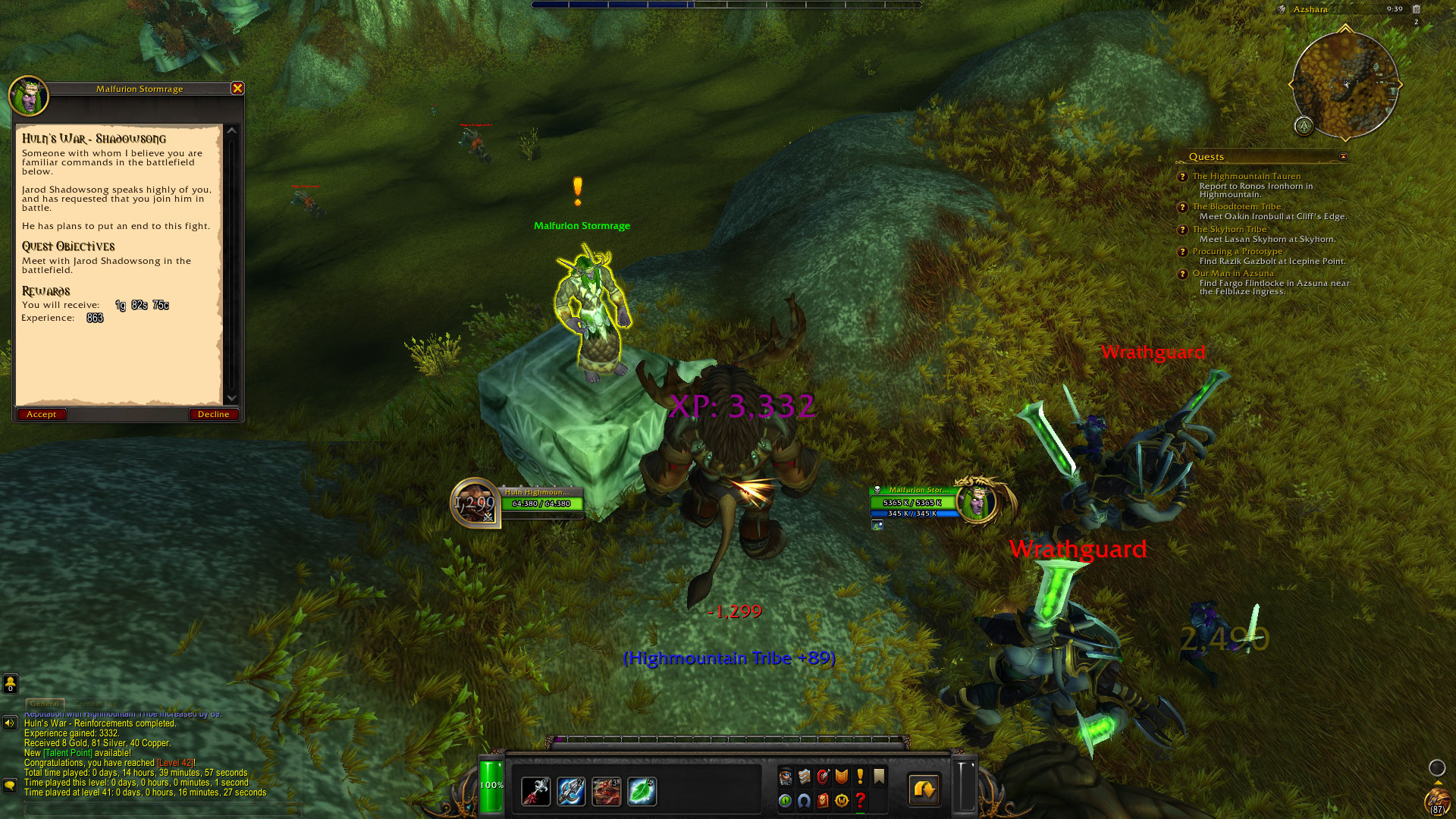Select The Highmountain Tauren tracked quest
The image size is (1456, 819).
pyautogui.click(x=1246, y=176)
